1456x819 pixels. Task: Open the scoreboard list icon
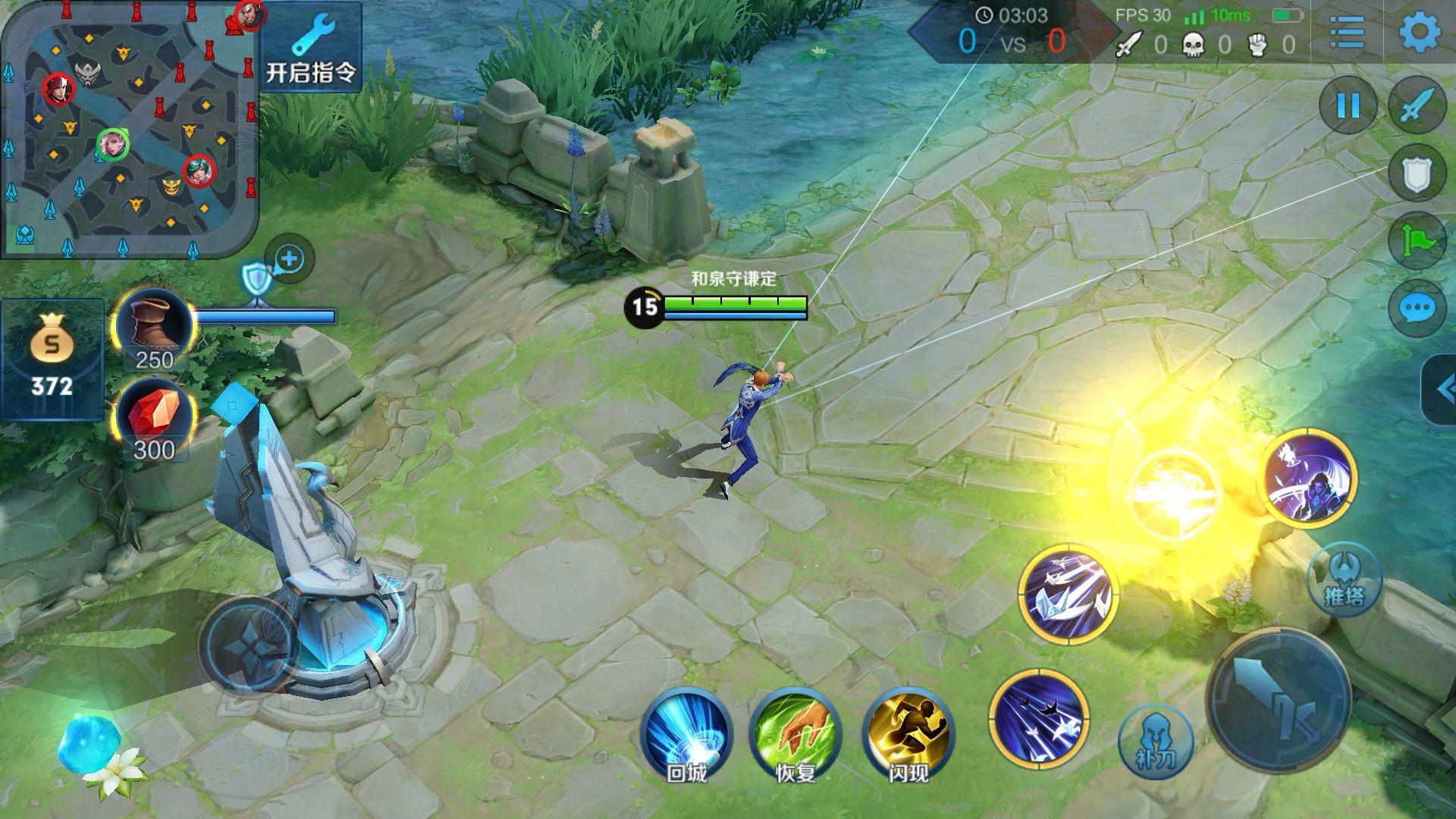(x=1347, y=32)
